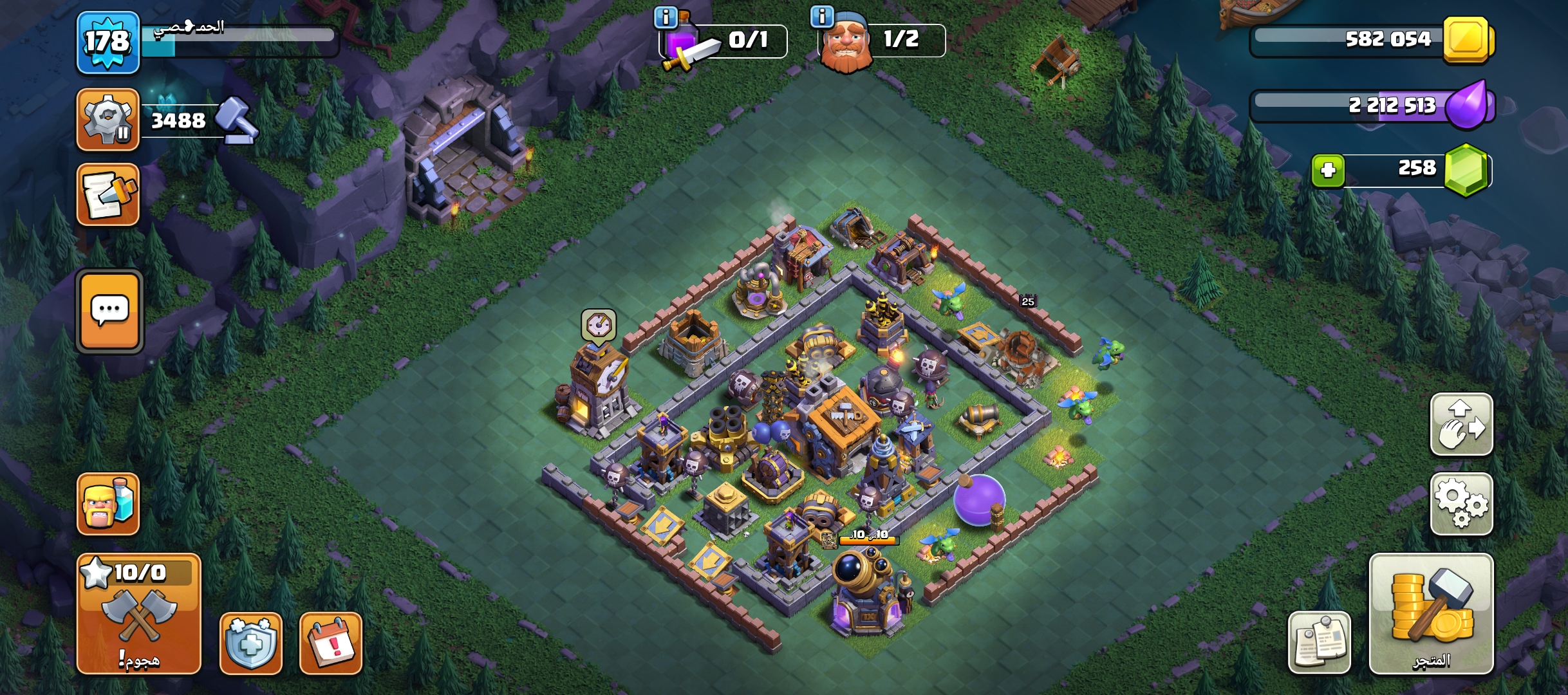Image resolution: width=1568 pixels, height=695 pixels.
Task: Open the calendar events button
Action: (x=331, y=643)
